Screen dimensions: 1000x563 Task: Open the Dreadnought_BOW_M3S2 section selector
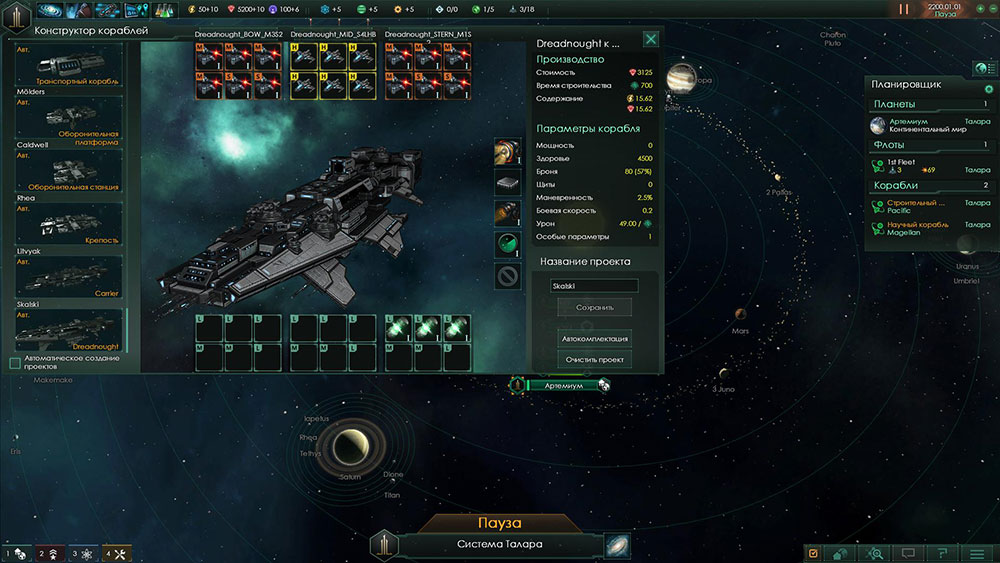pyautogui.click(x=239, y=34)
